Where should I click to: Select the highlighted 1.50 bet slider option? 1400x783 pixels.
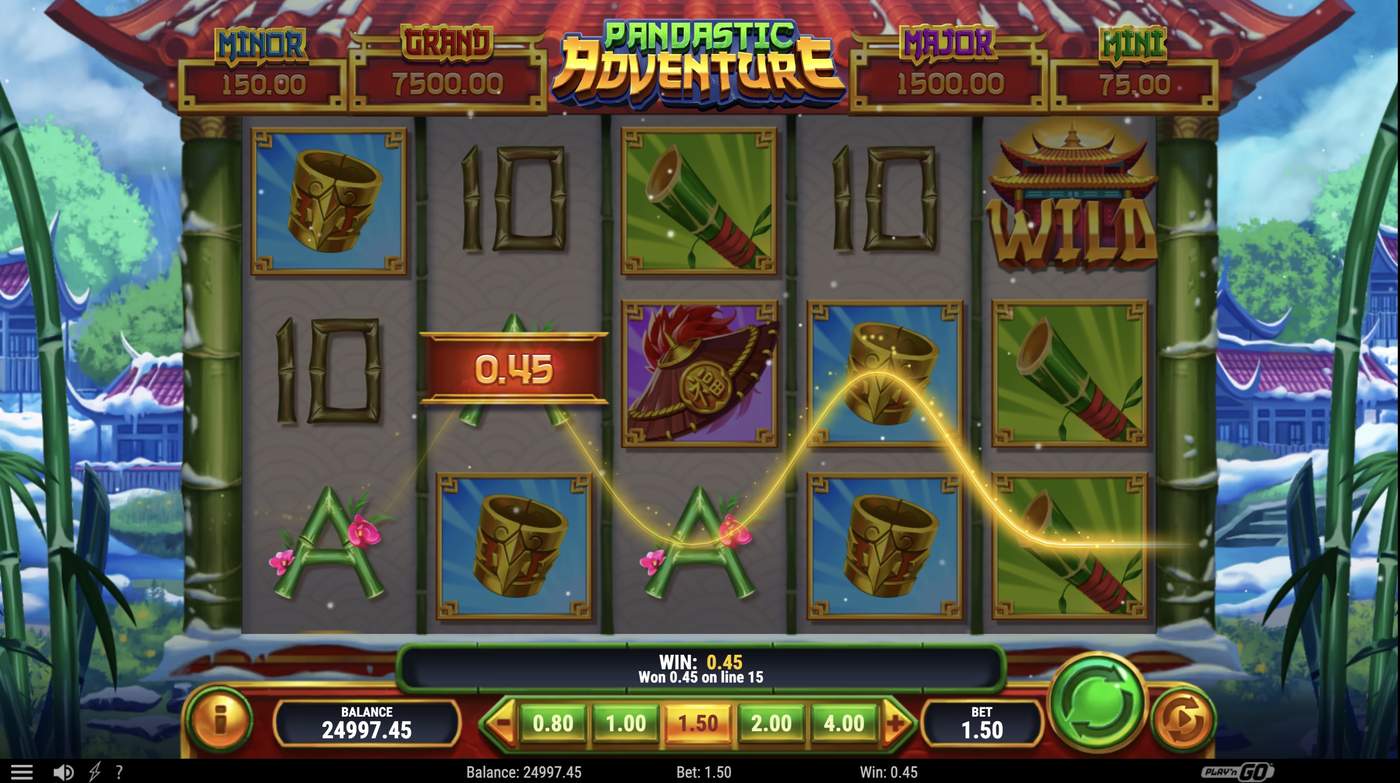[x=697, y=720]
